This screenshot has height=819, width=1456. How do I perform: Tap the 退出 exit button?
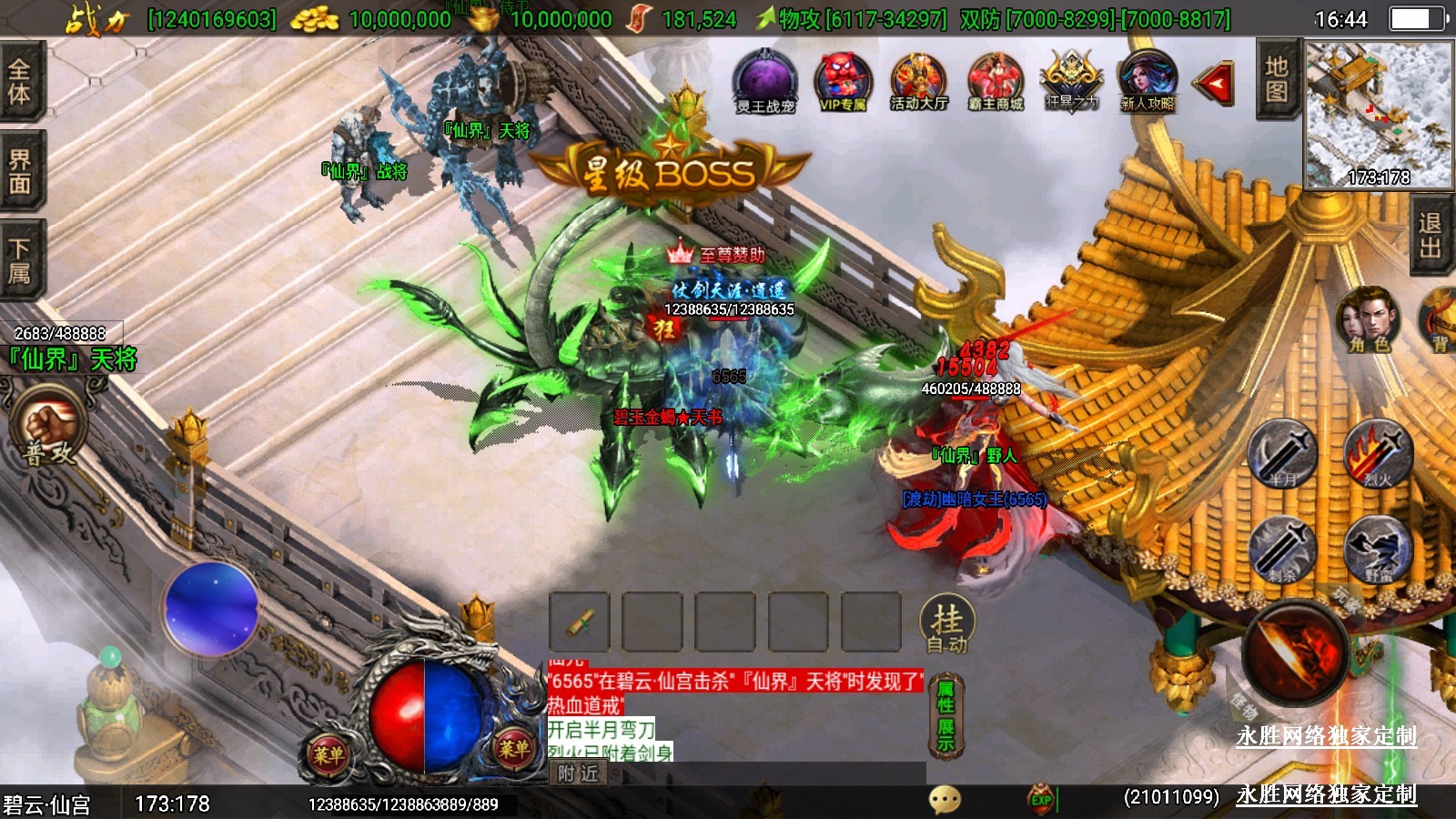pyautogui.click(x=1430, y=235)
